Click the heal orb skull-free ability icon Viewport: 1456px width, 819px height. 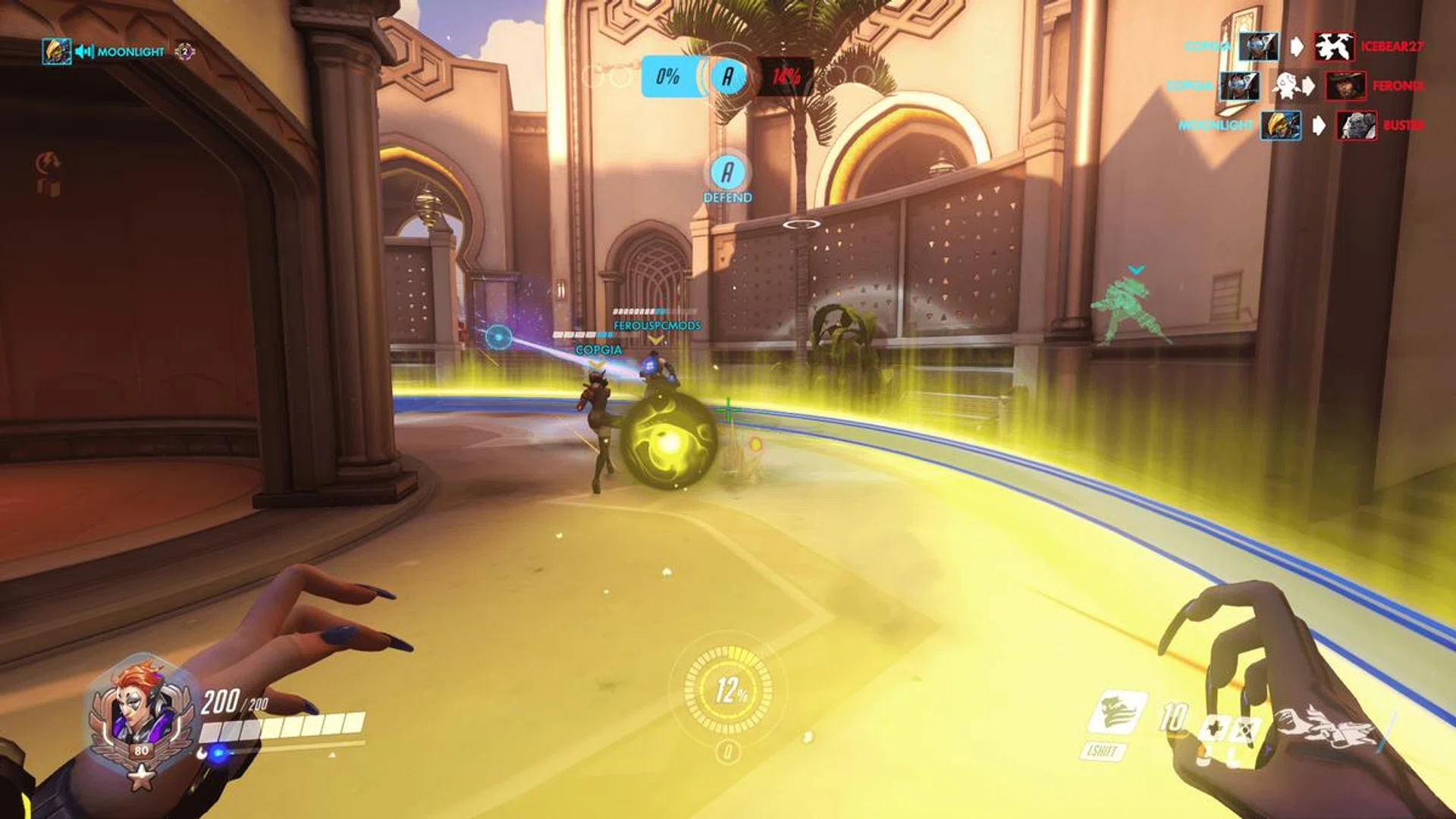pos(1216,728)
